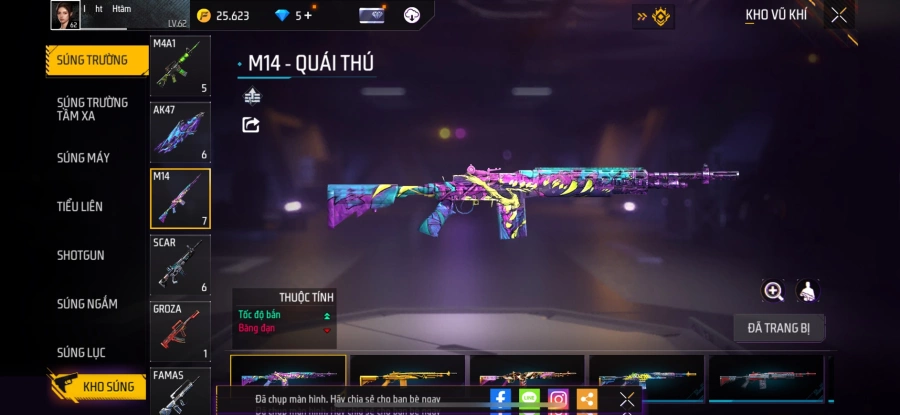Select the M4A1 weapon tile

pyautogui.click(x=180, y=66)
